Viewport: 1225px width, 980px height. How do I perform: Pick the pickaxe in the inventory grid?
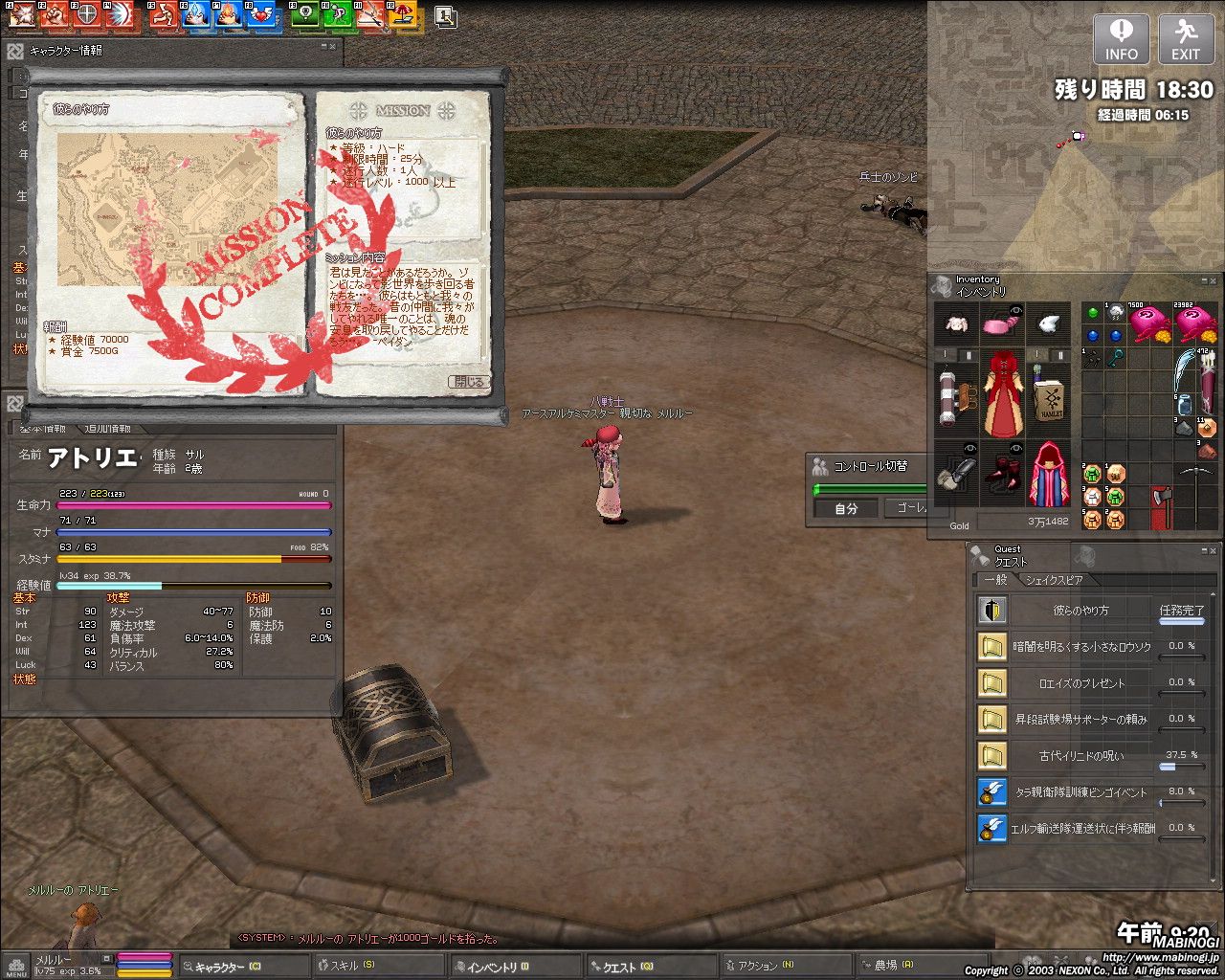1194,491
